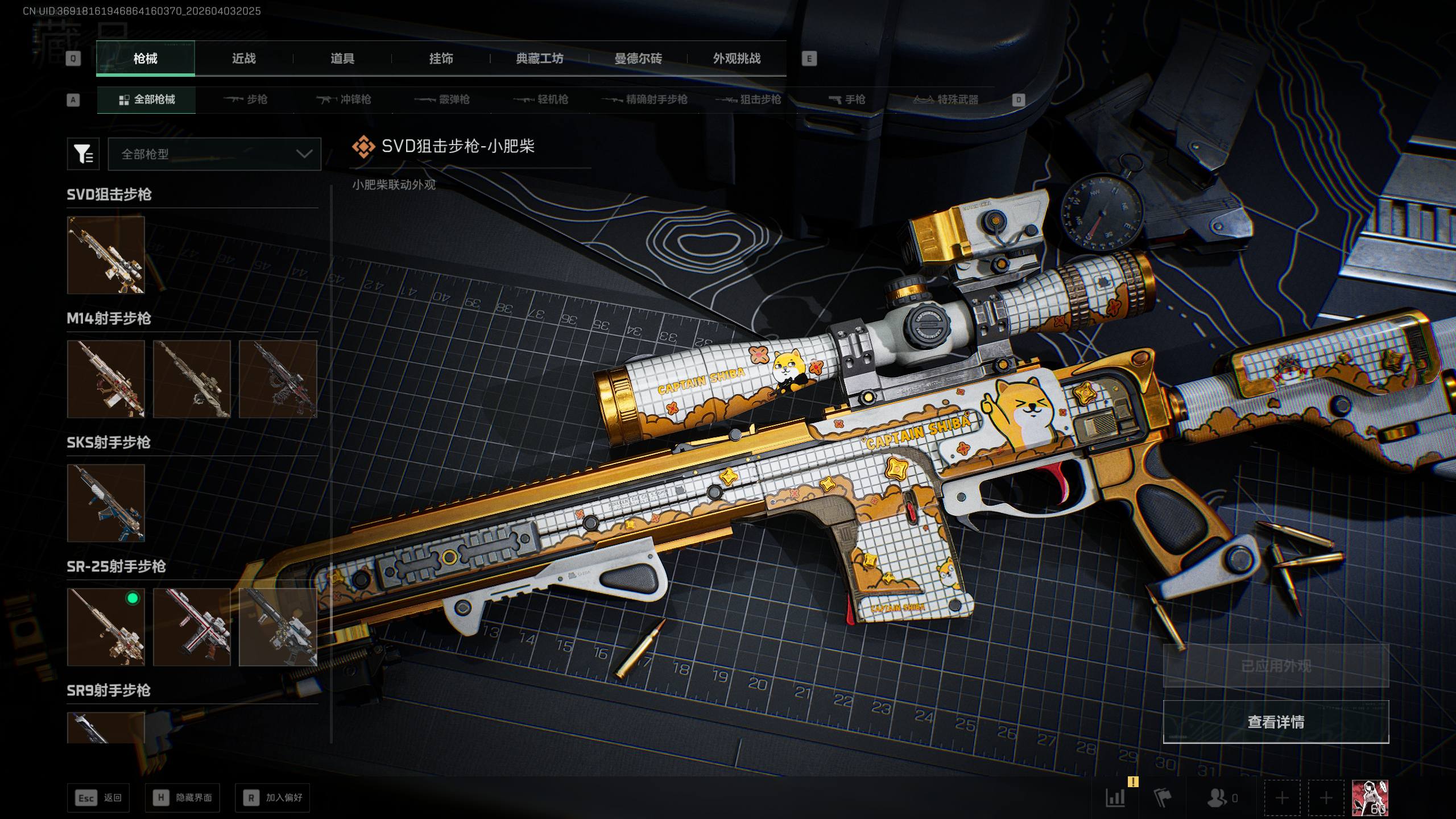Select the SVD狙击步枪 skin thumbnail
1456x819 pixels.
106,255
